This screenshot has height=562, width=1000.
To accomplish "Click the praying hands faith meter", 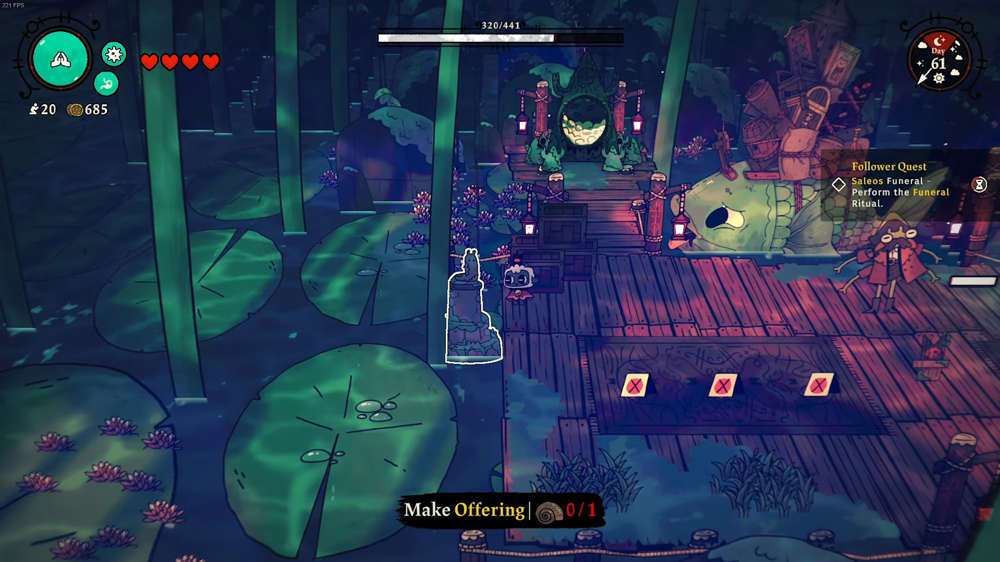I will (61, 59).
